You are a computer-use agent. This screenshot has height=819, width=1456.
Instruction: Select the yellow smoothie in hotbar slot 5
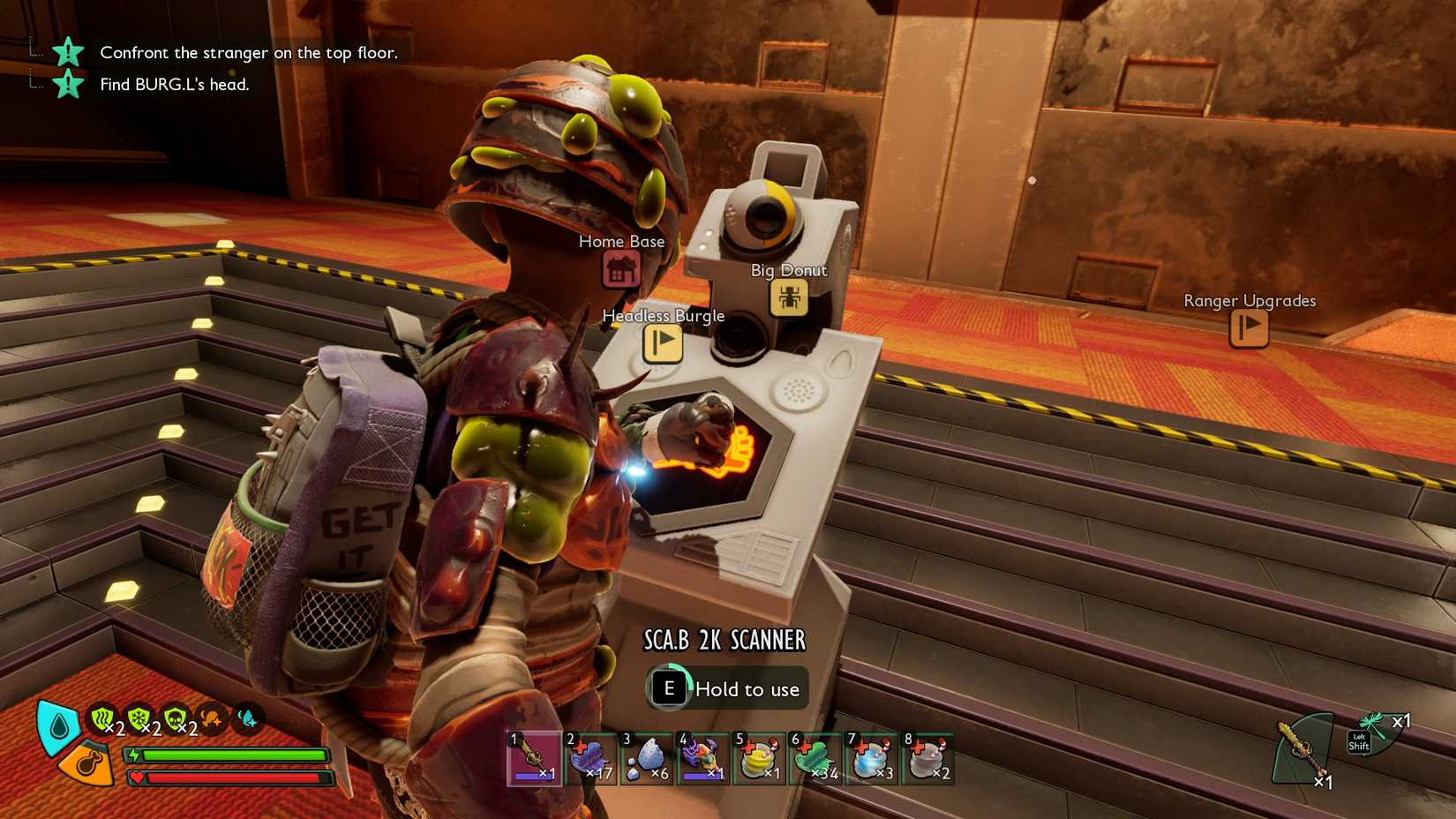[761, 757]
